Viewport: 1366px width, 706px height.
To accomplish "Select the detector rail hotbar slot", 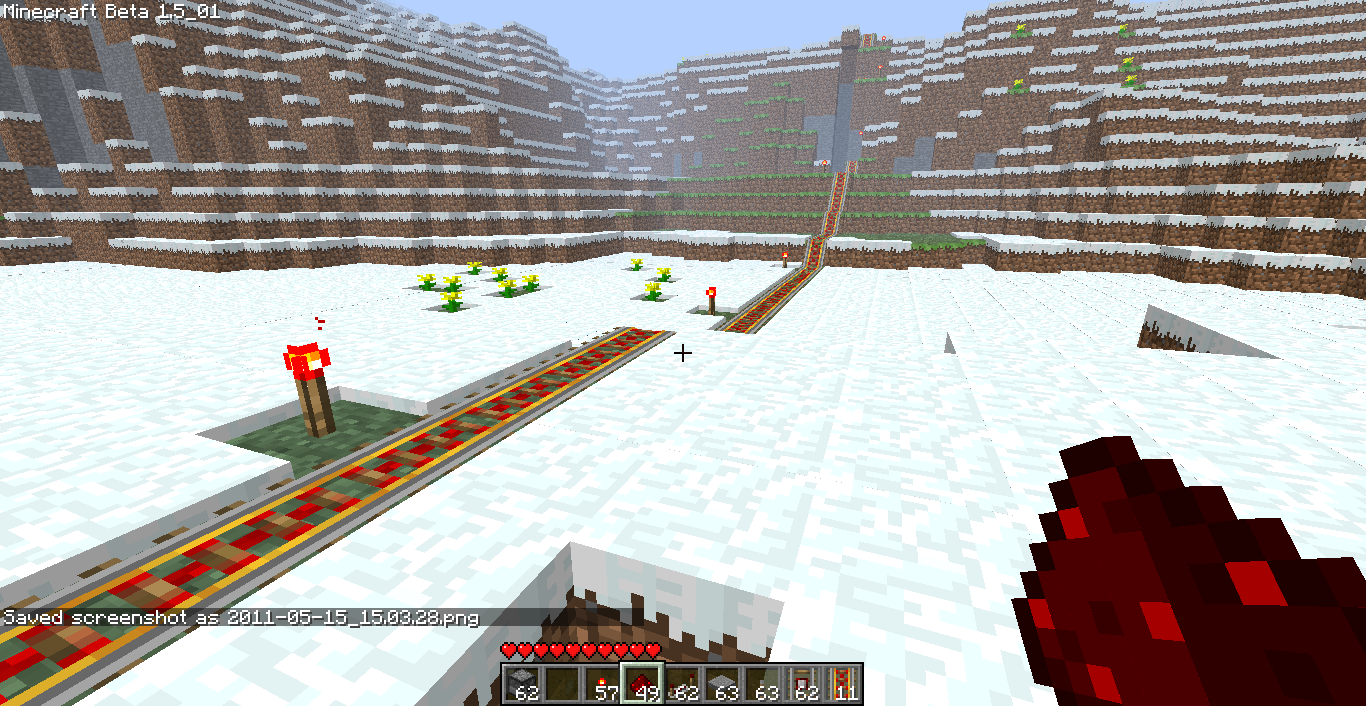I will click(802, 684).
